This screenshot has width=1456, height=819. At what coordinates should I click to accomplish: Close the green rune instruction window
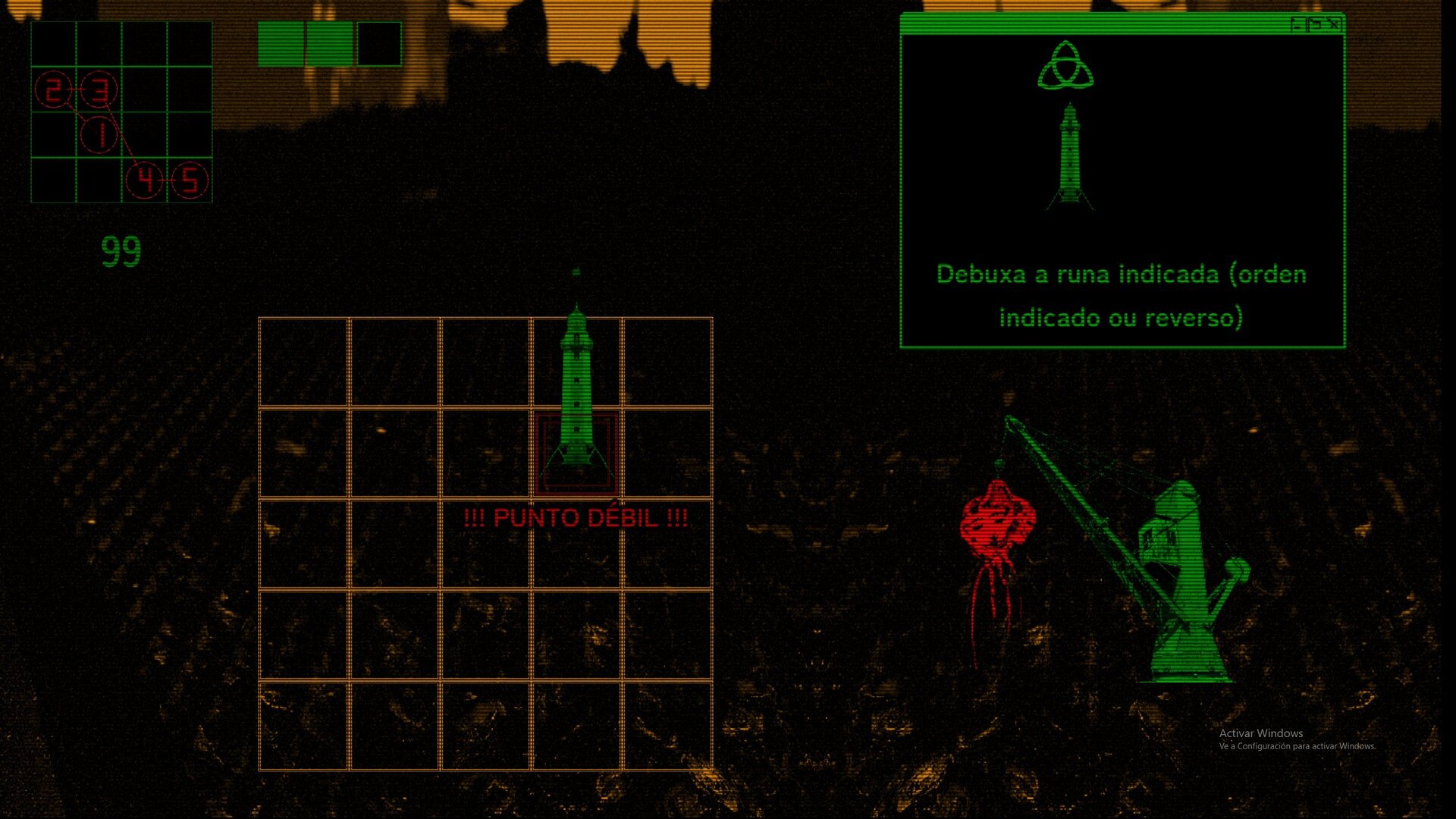click(x=1335, y=24)
